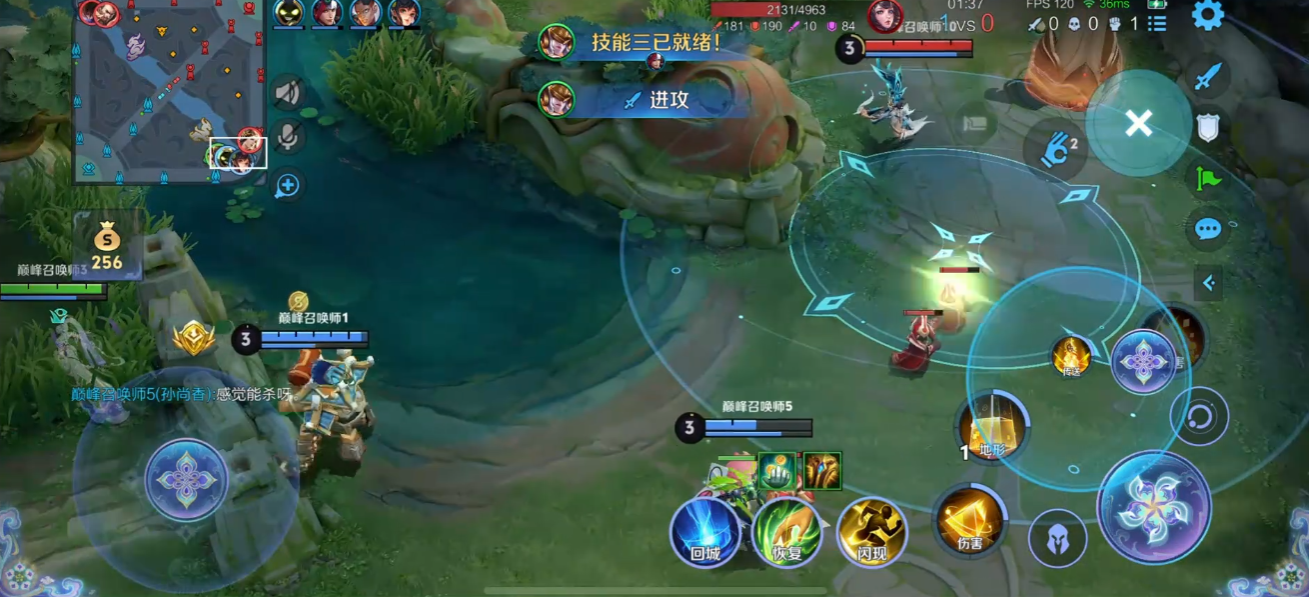Send the sword attack signal

click(1208, 76)
